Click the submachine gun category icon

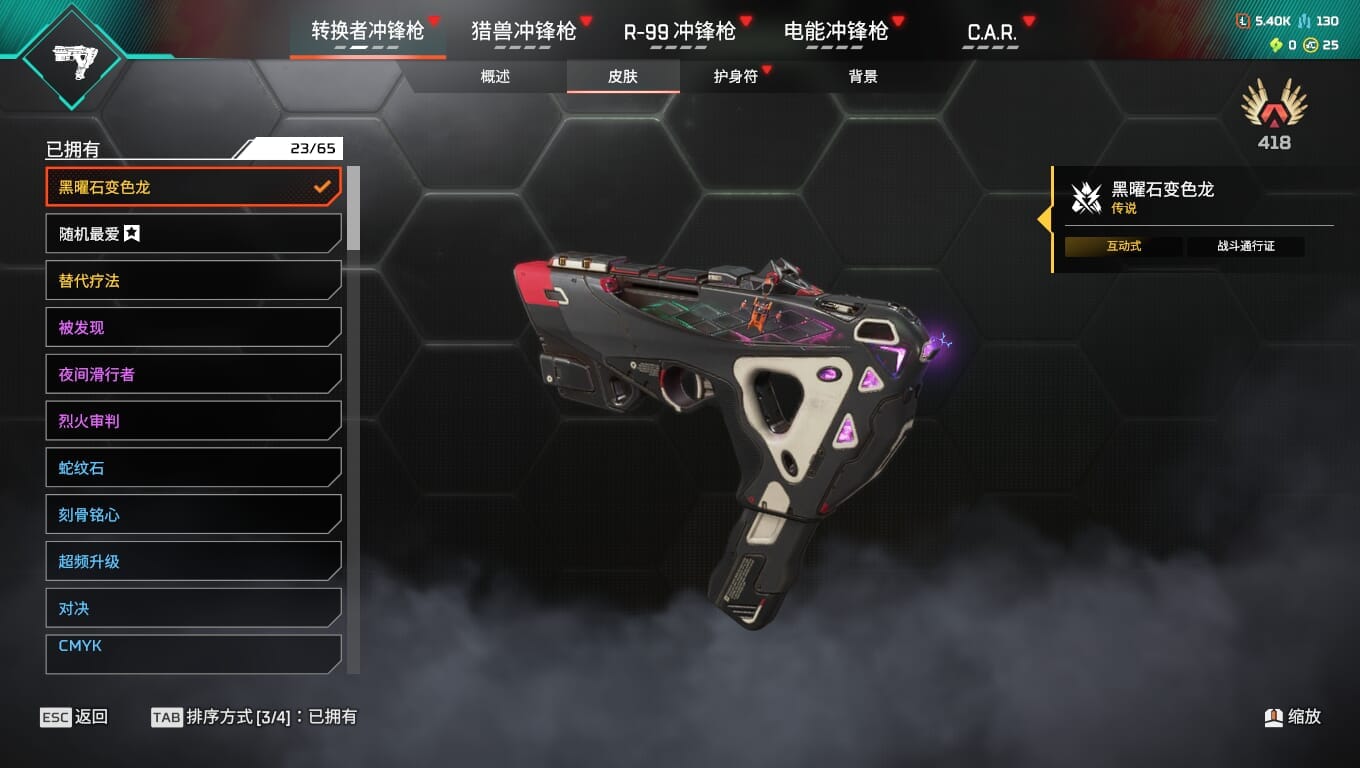pyautogui.click(x=72, y=58)
